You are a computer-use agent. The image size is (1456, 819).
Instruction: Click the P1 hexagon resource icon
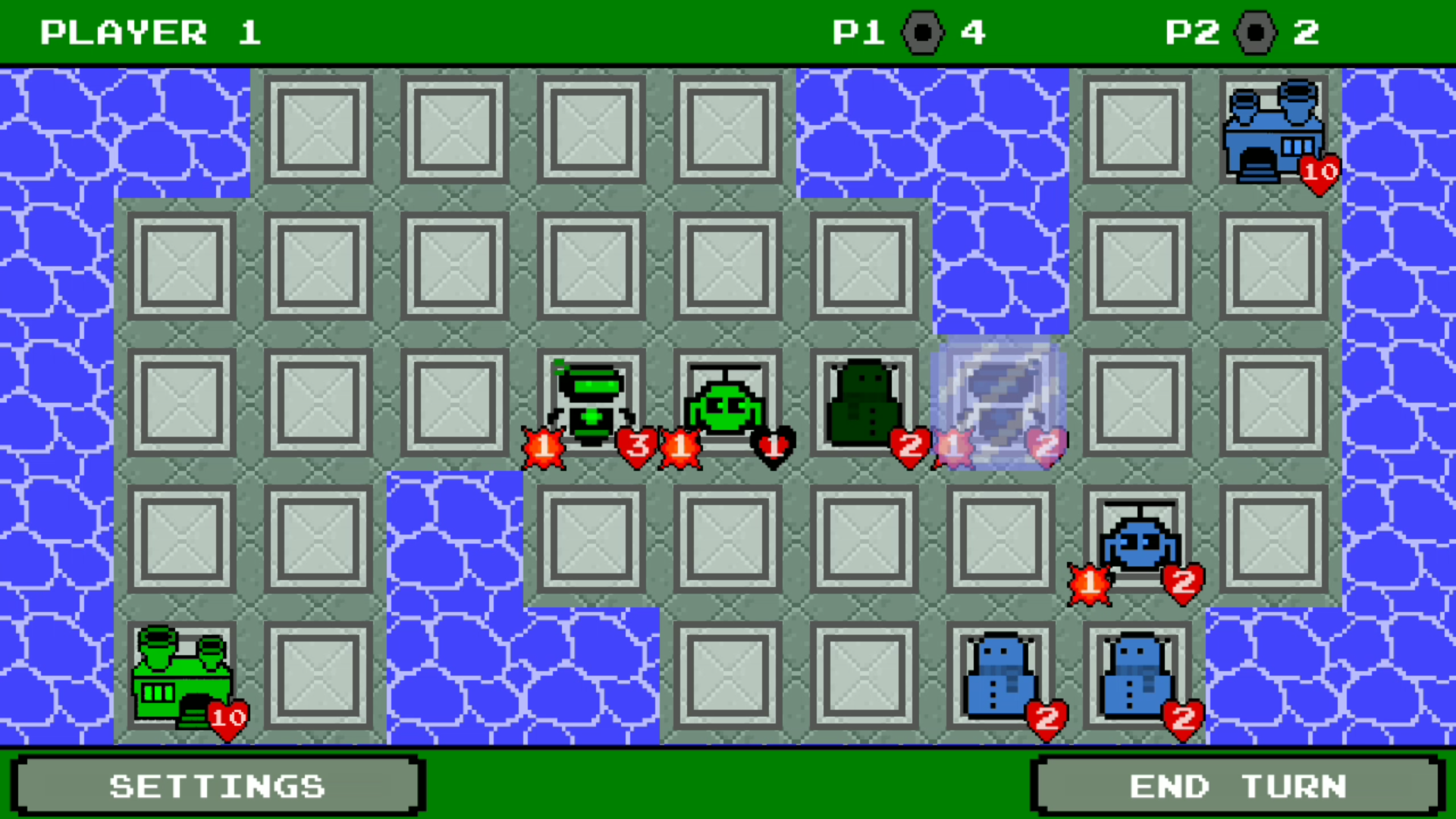(924, 32)
